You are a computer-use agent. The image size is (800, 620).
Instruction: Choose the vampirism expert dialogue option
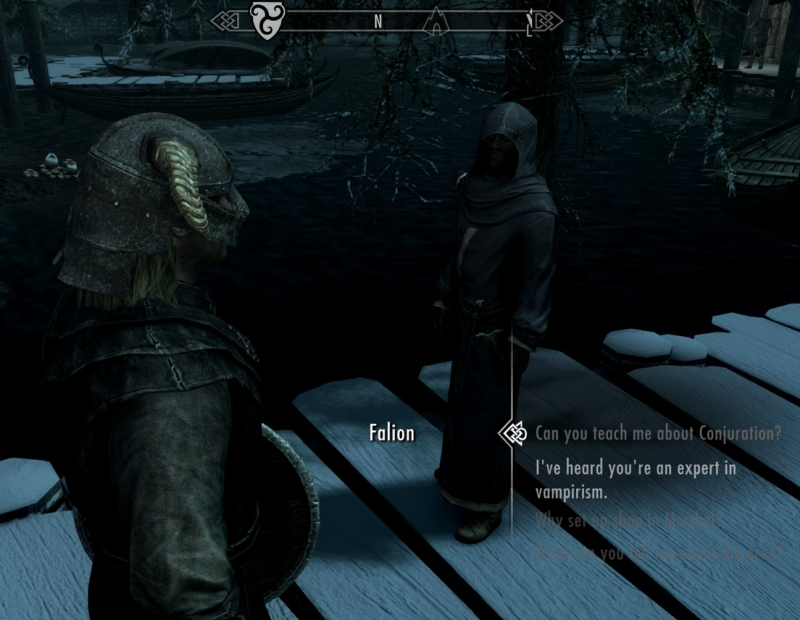click(636, 481)
